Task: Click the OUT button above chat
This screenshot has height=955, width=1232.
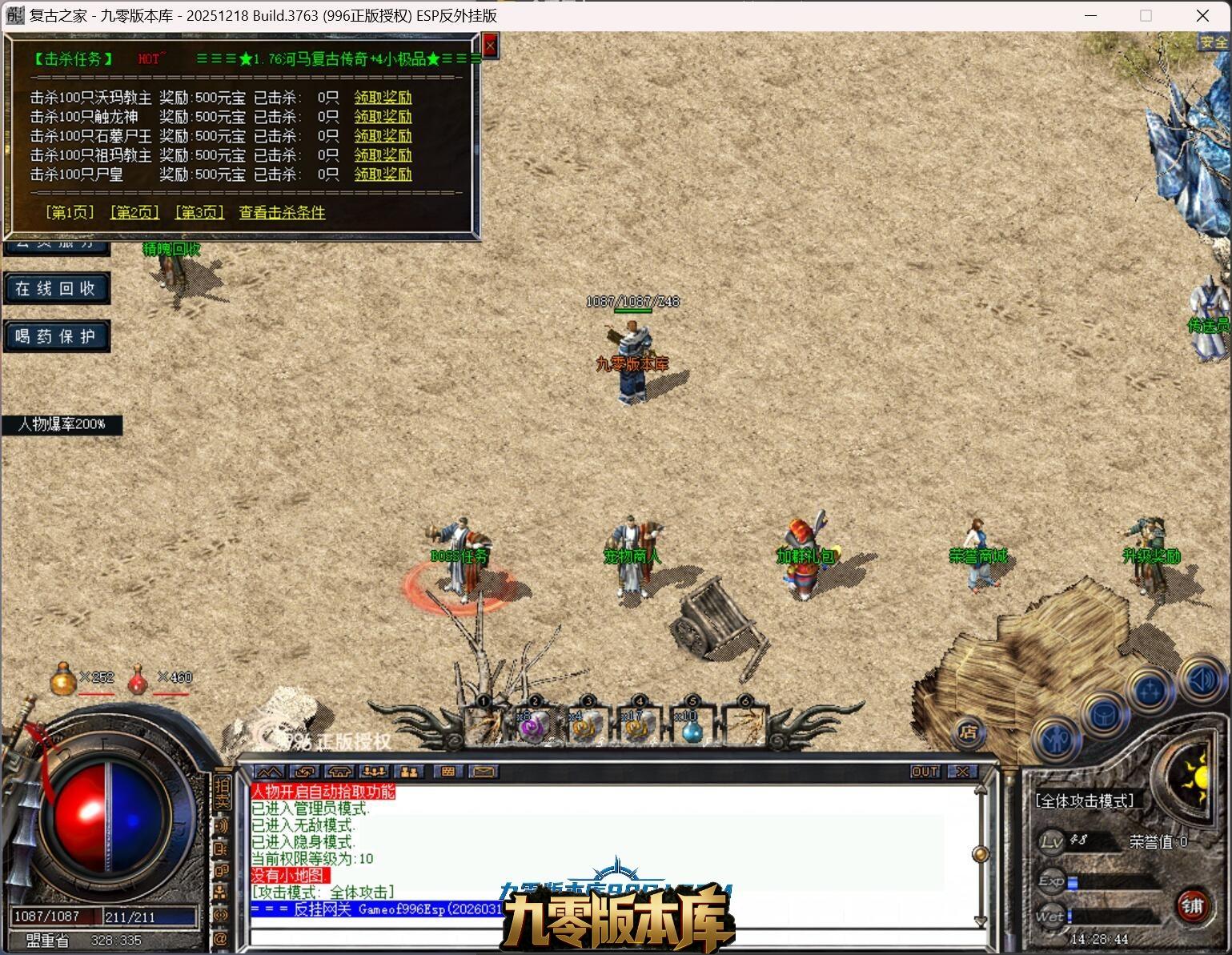Action: pyautogui.click(x=925, y=772)
